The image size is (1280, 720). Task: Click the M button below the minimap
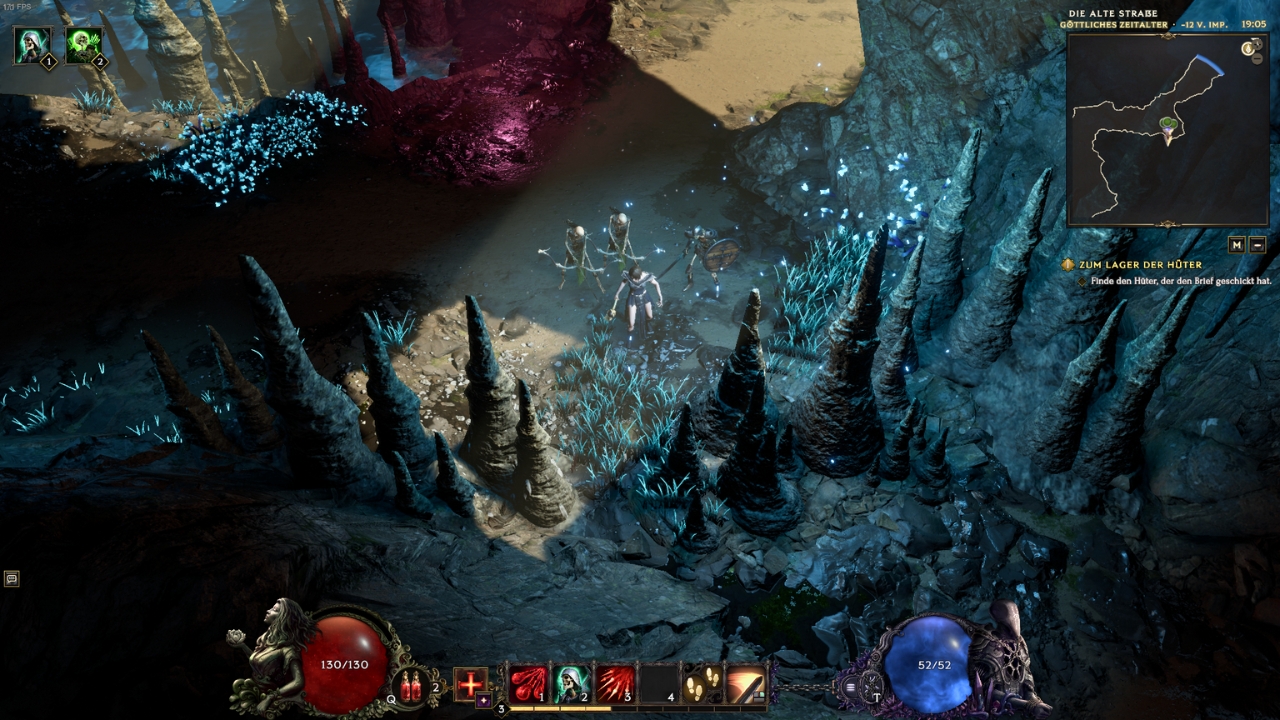click(1237, 244)
